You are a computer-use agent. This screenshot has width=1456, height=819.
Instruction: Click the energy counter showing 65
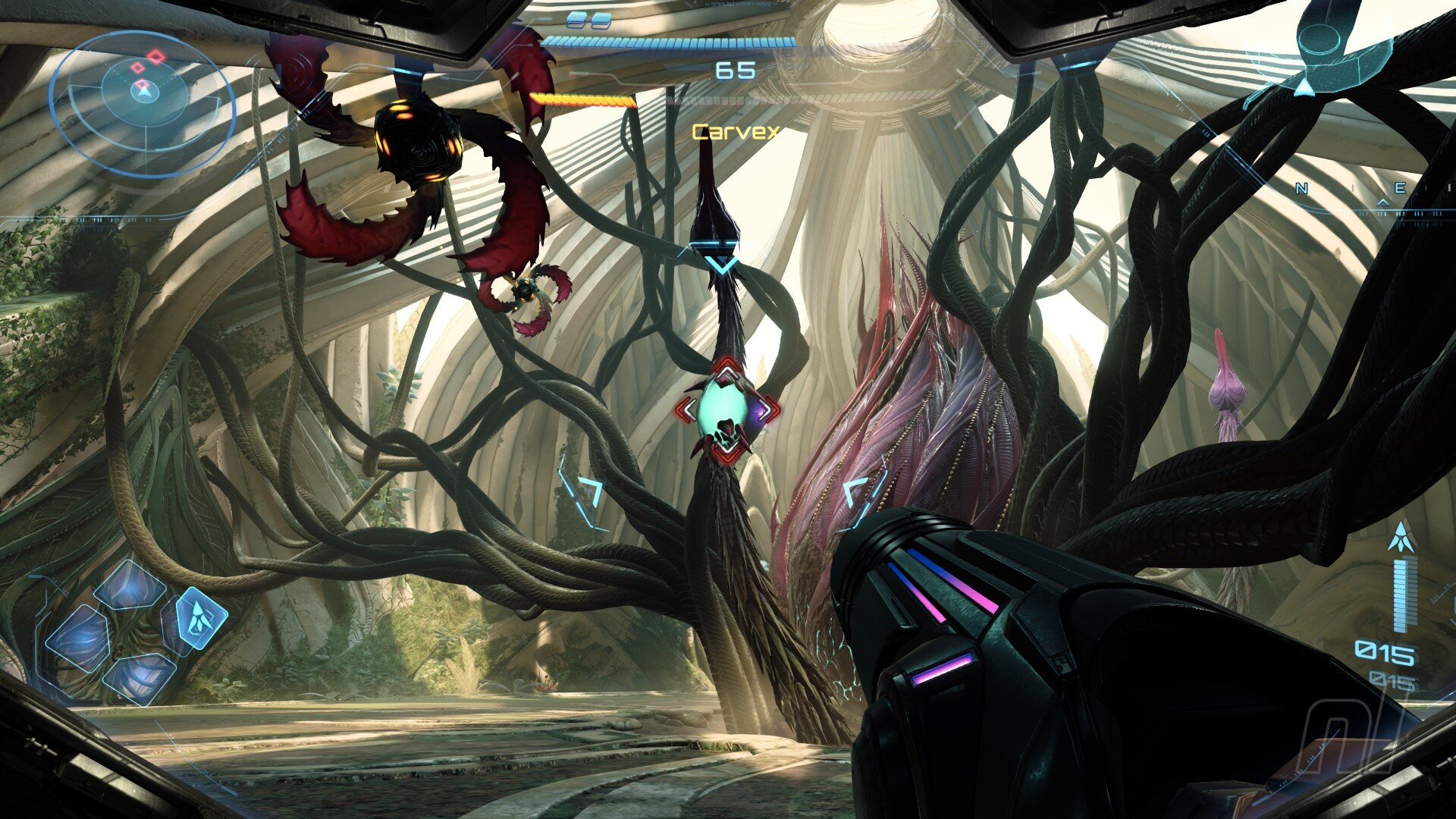pos(734,71)
